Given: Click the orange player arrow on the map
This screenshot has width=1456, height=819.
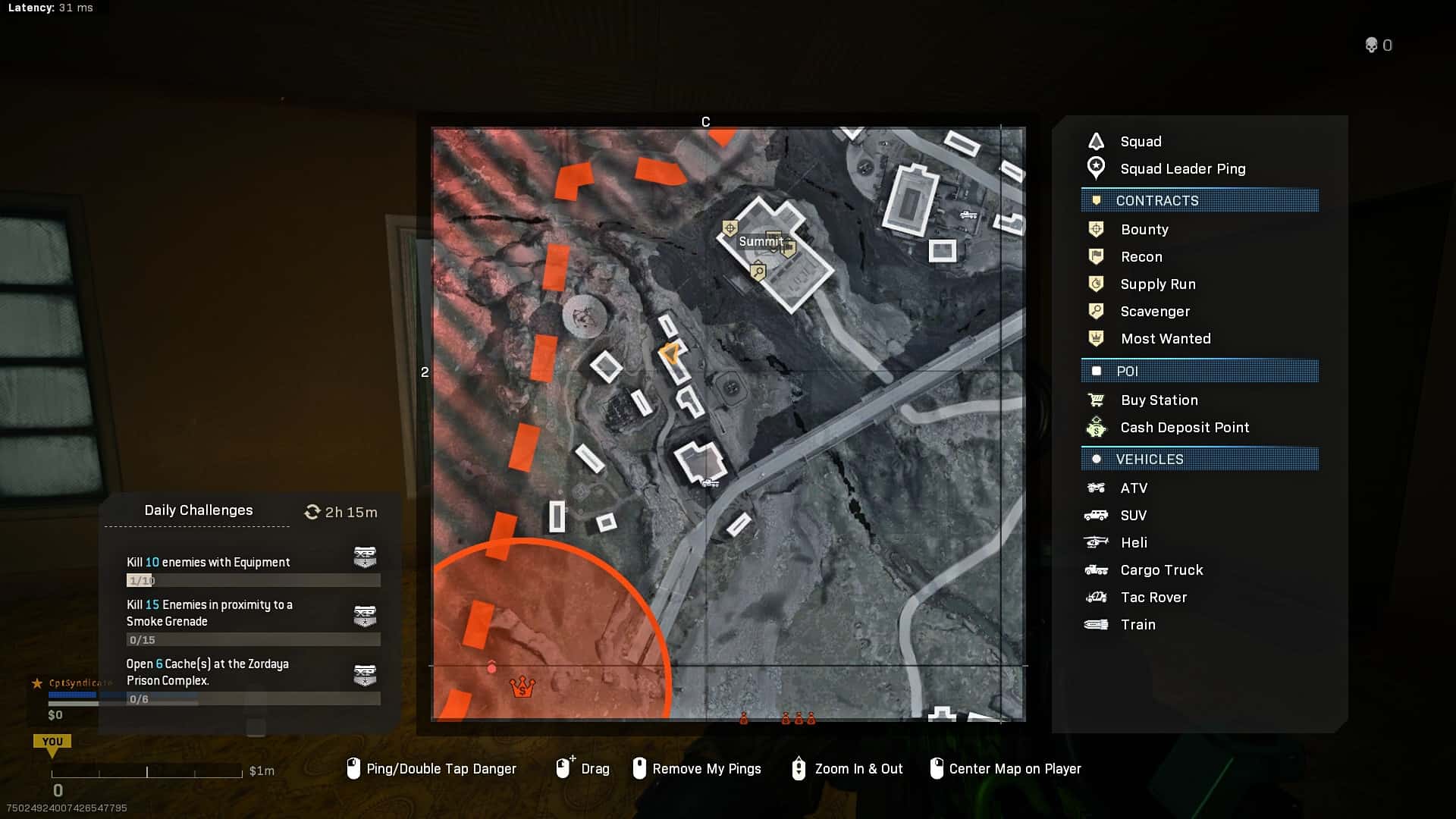Looking at the screenshot, I should 670,353.
